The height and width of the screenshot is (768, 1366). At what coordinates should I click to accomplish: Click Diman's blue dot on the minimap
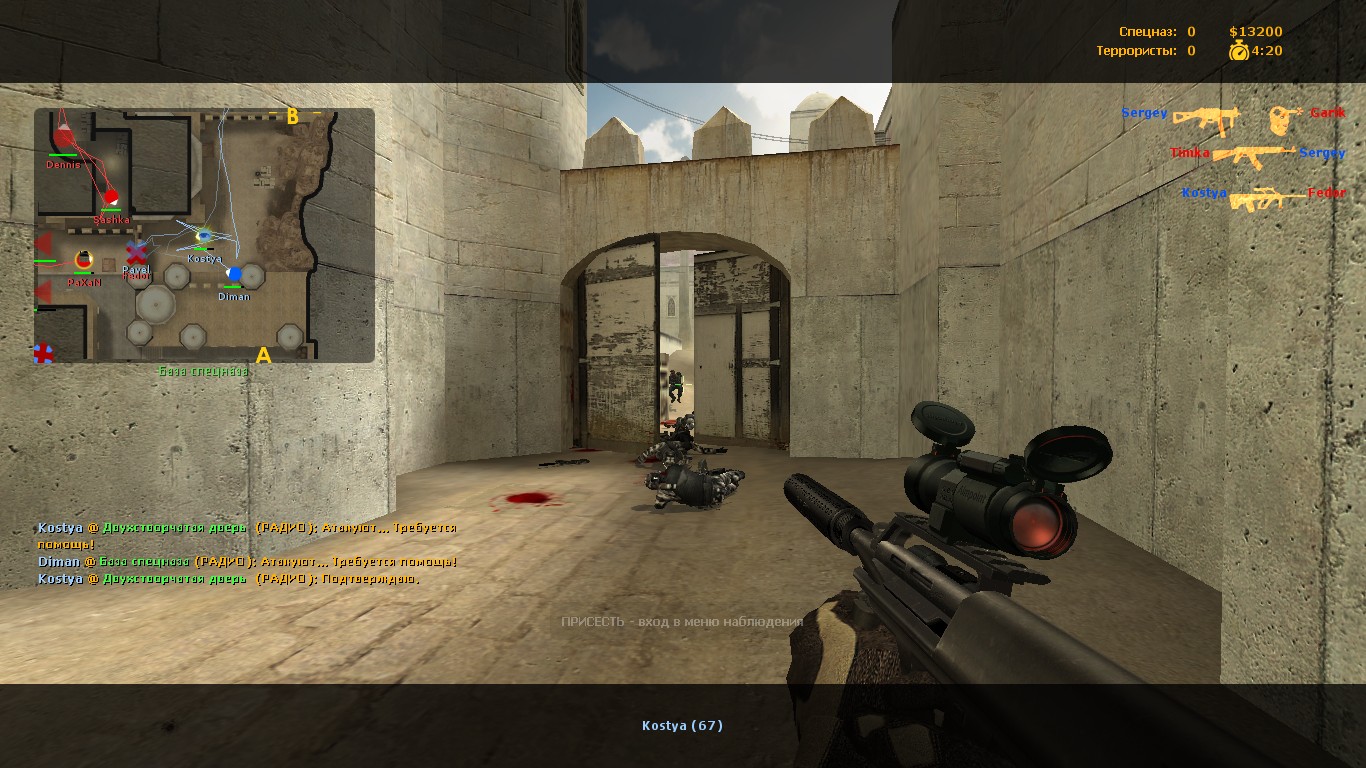234,274
